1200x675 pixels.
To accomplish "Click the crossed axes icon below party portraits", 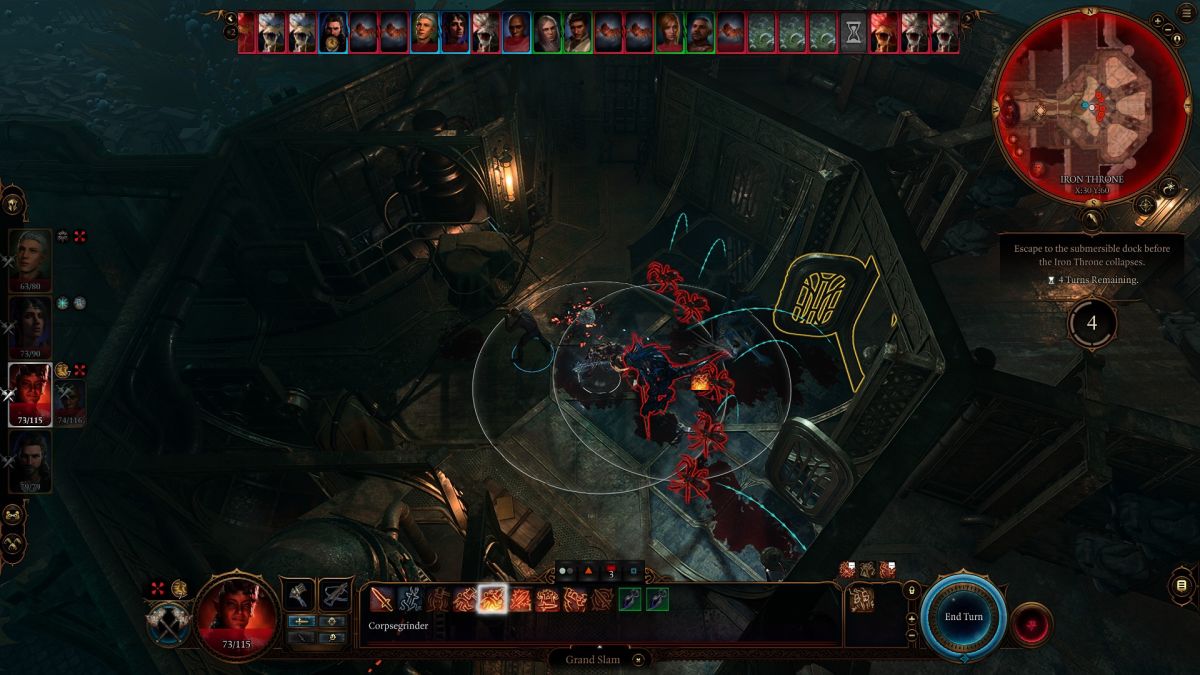I will [x=14, y=543].
